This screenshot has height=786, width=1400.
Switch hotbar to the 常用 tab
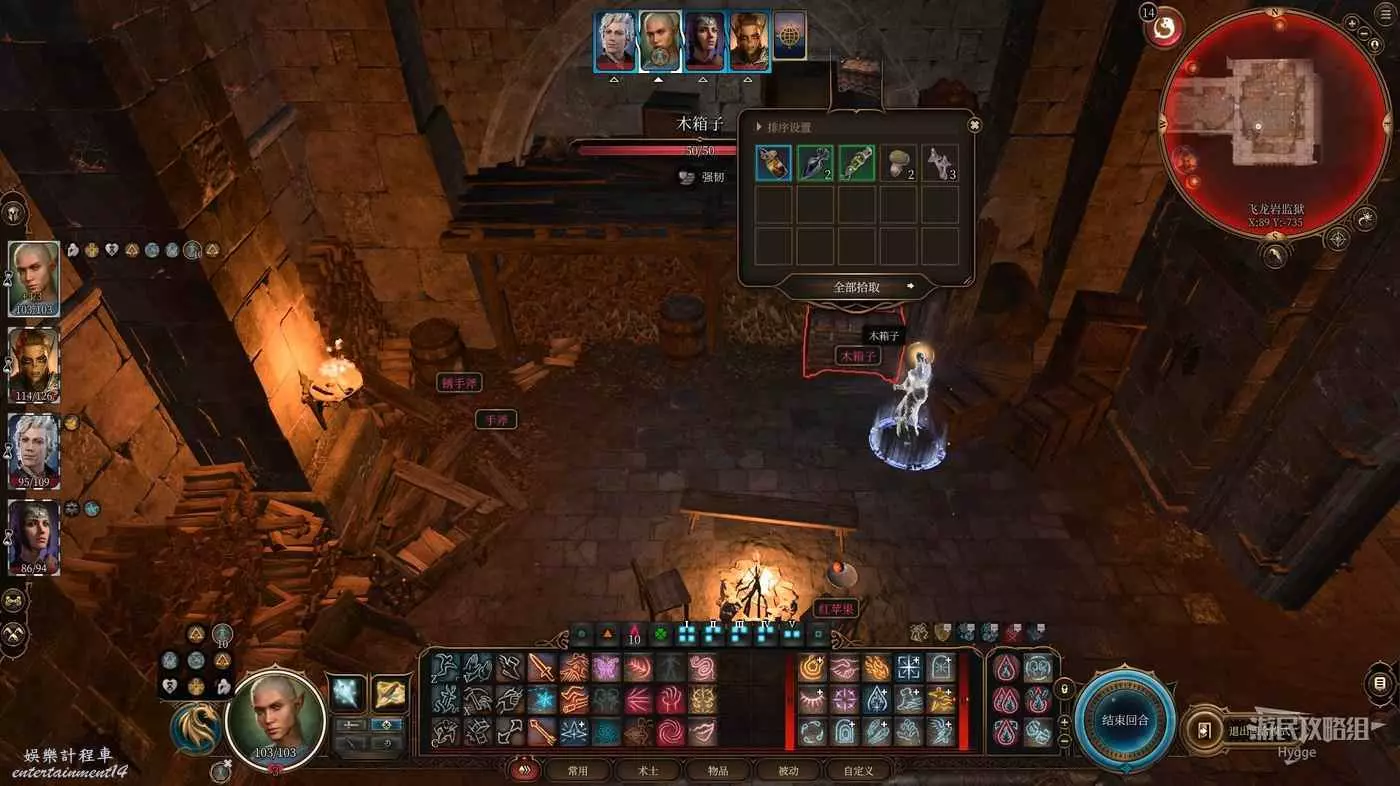click(x=578, y=771)
